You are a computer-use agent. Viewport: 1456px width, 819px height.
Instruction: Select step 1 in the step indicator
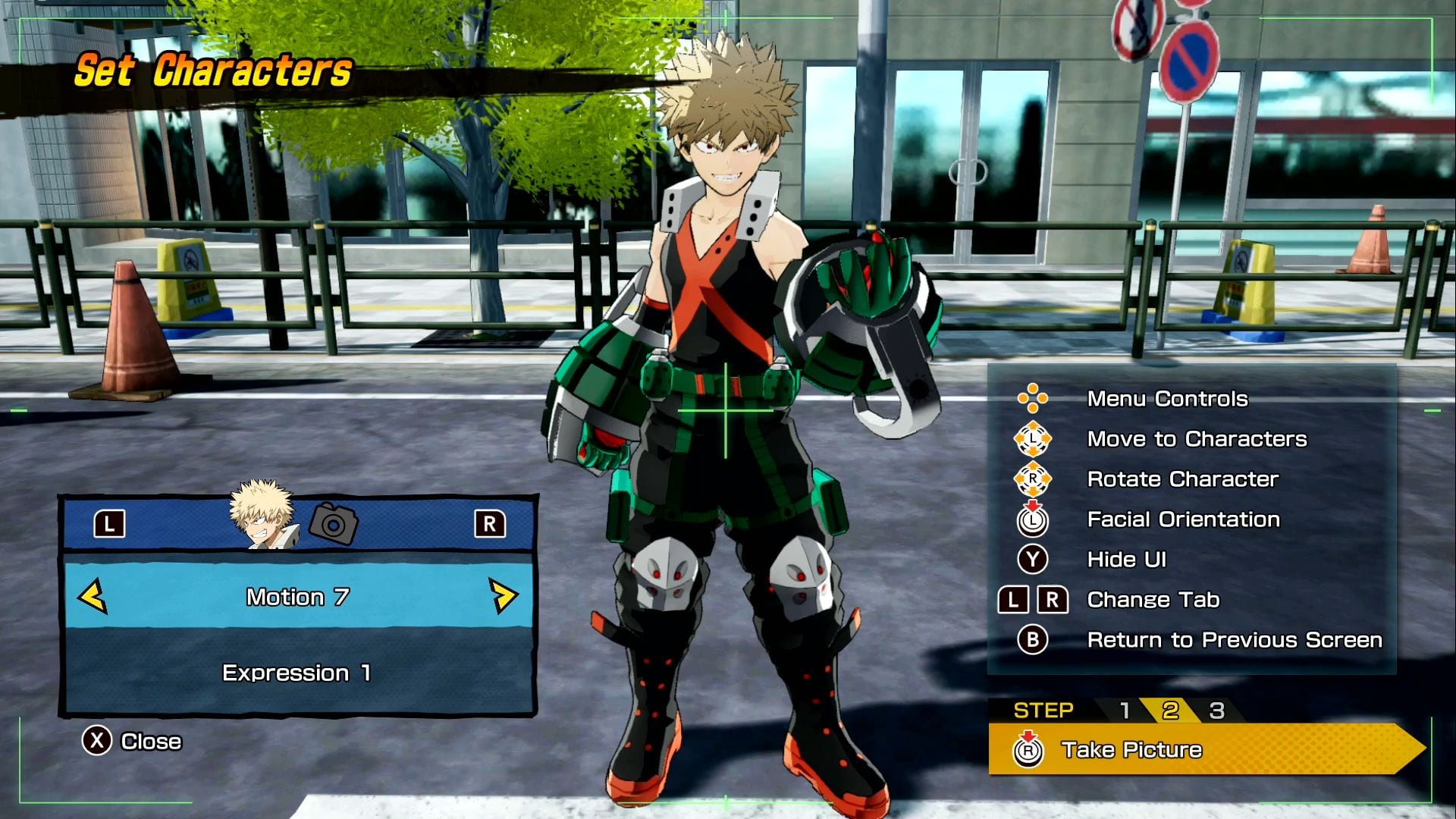(1125, 711)
